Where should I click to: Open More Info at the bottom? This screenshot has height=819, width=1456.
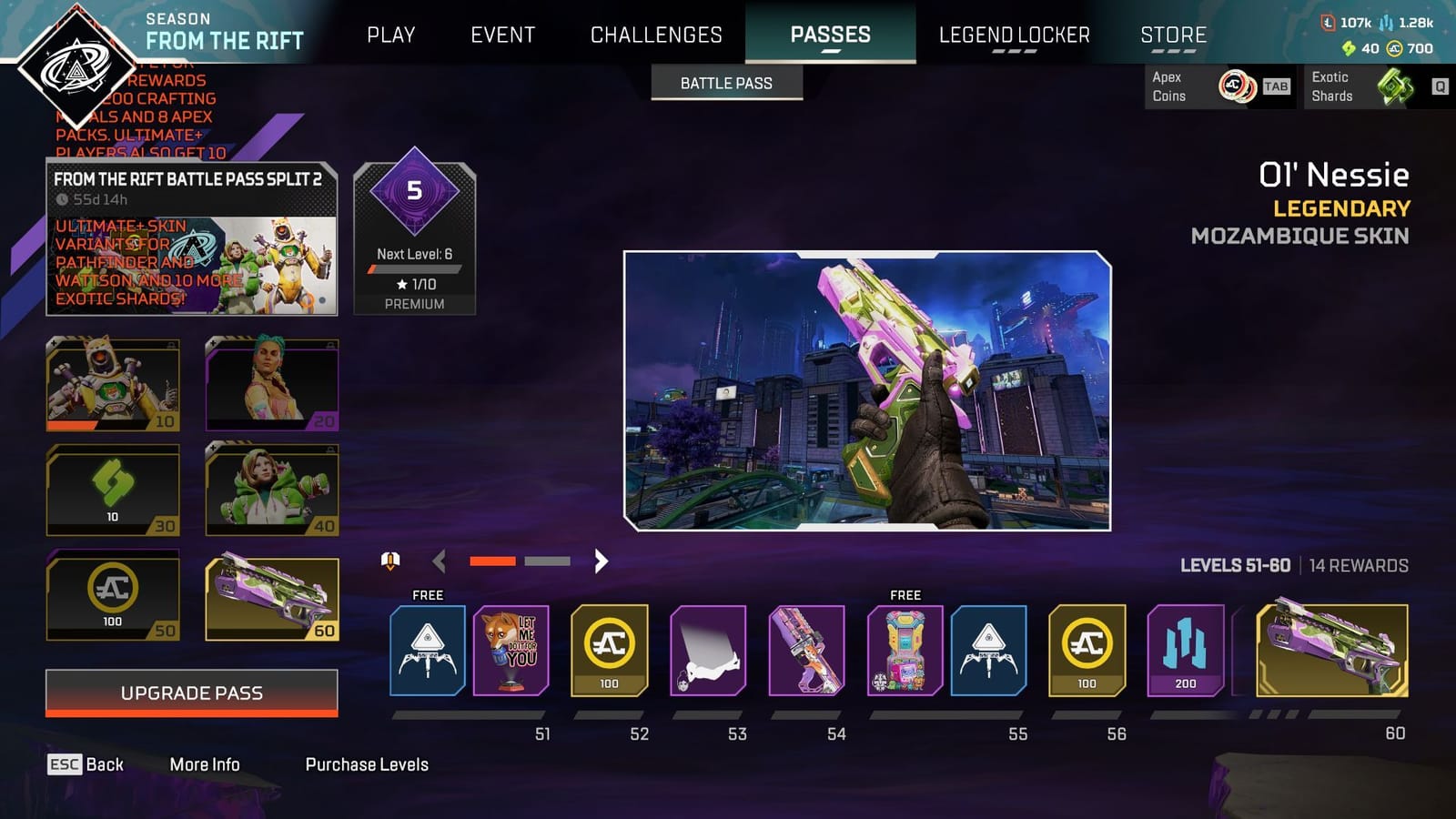click(206, 764)
